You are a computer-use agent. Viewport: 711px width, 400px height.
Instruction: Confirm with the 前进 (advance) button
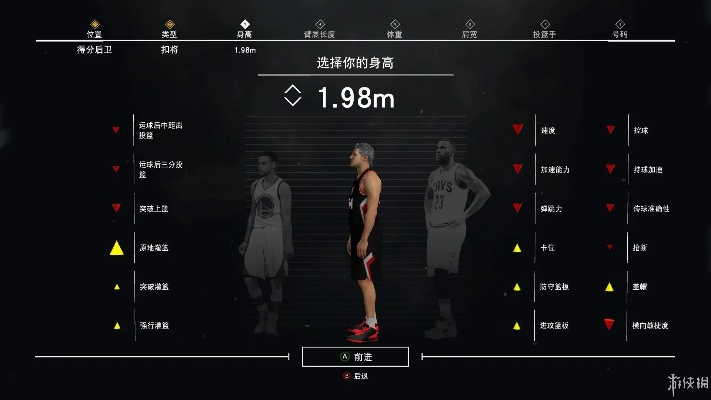[x=355, y=356]
